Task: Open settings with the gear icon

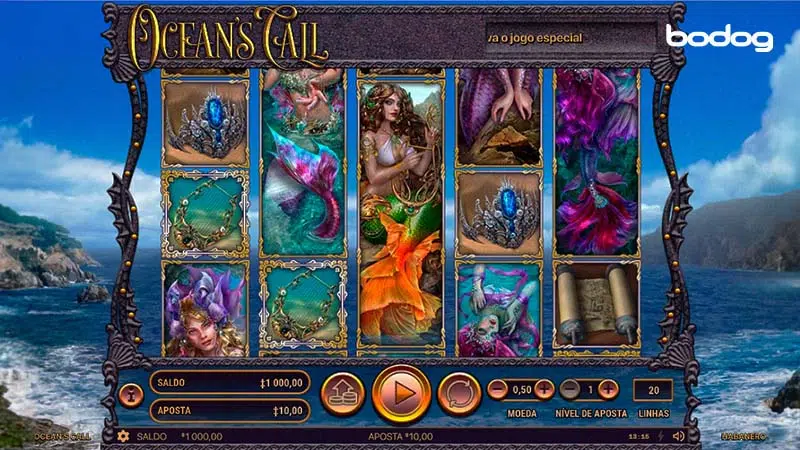Action: [x=124, y=436]
